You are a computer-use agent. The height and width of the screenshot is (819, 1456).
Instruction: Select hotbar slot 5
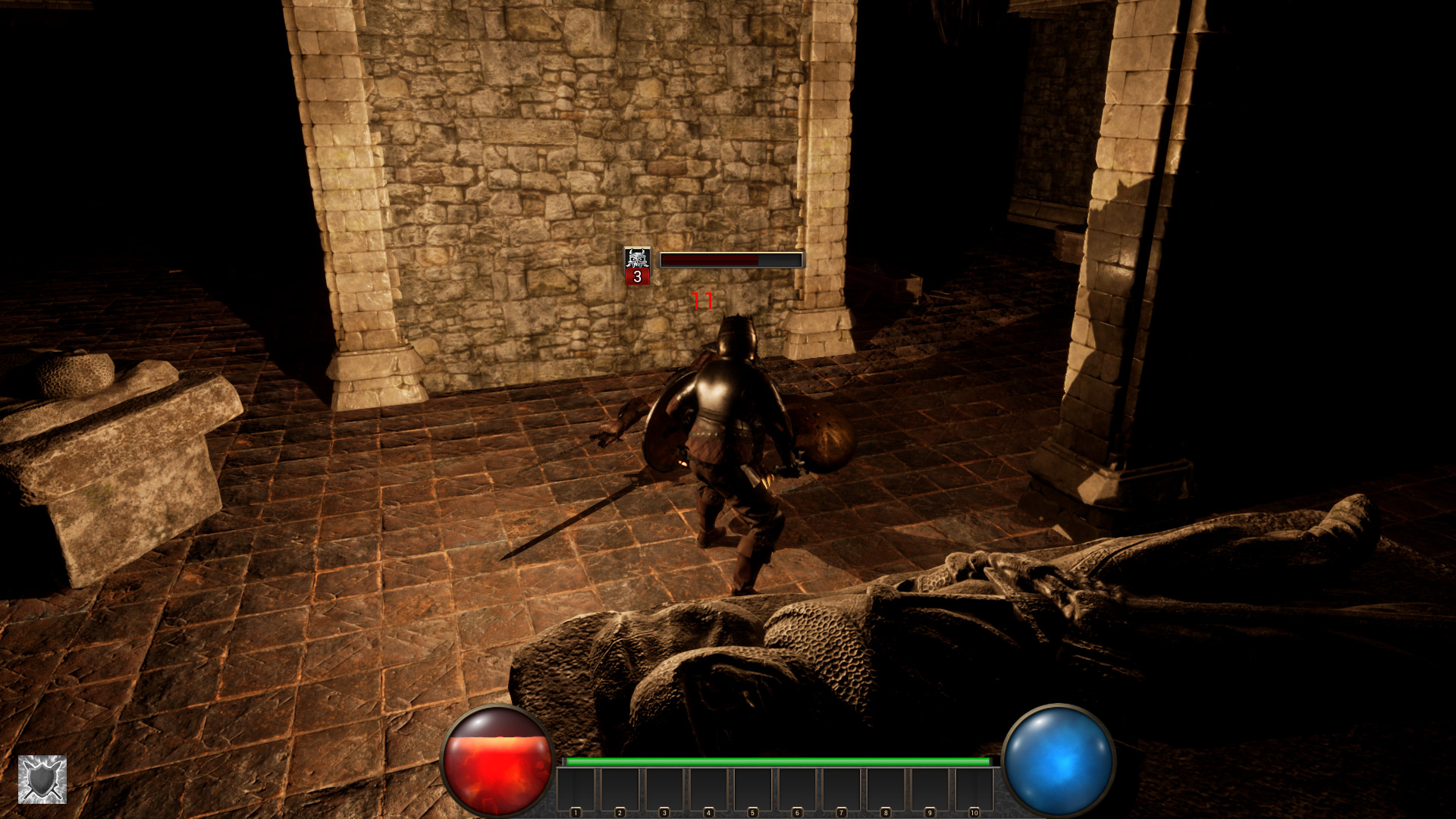point(754,789)
